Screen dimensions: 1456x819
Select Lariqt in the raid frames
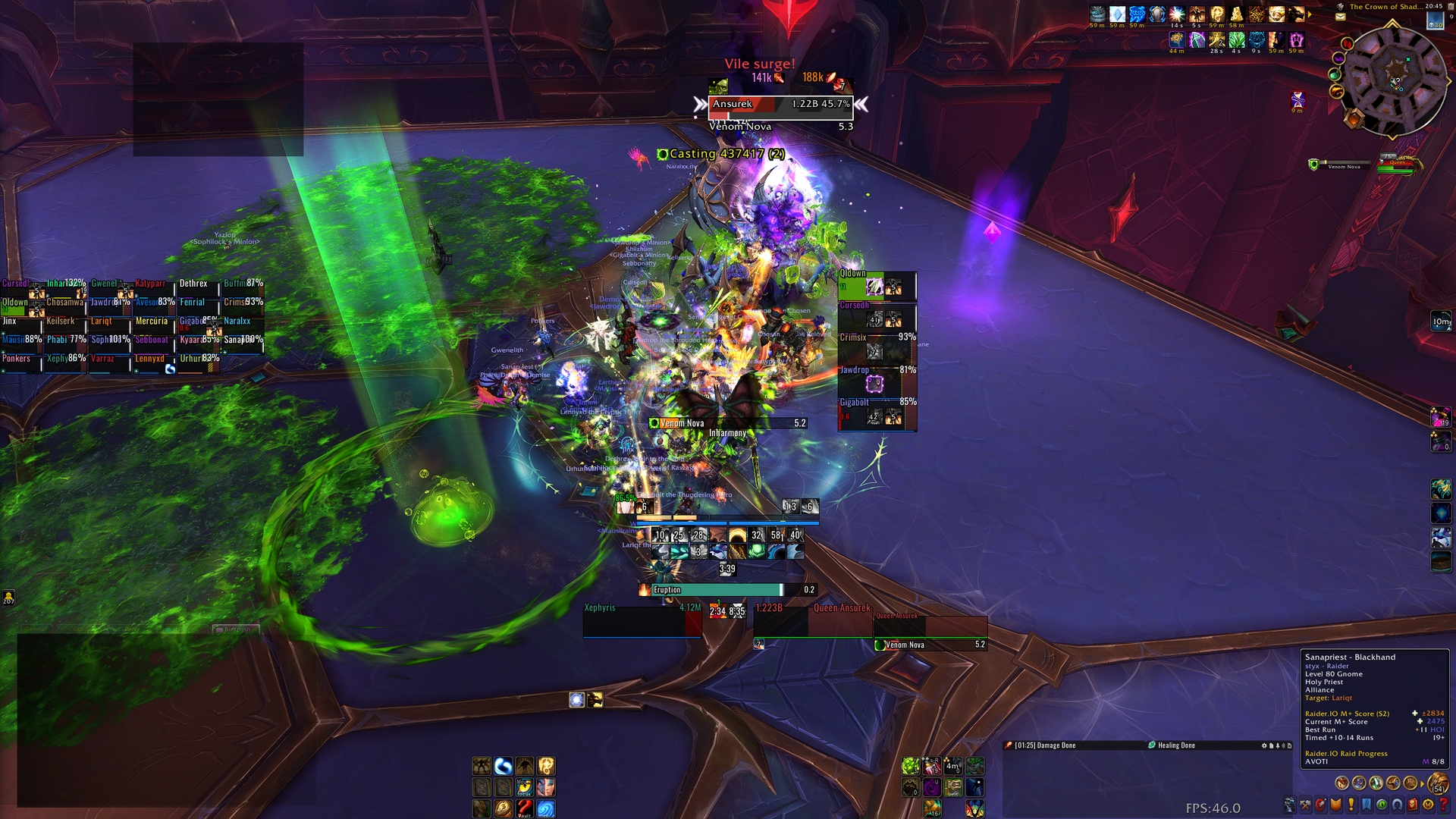(111, 326)
